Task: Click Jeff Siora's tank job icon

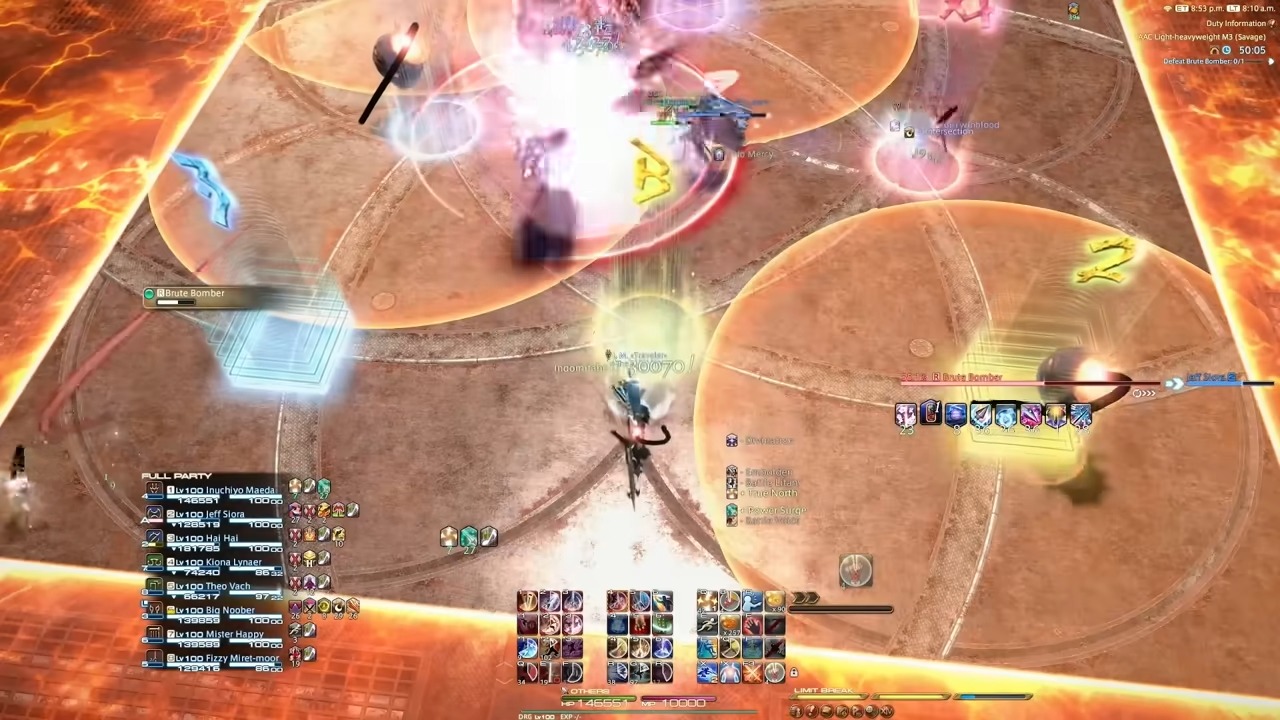Action: [155, 514]
